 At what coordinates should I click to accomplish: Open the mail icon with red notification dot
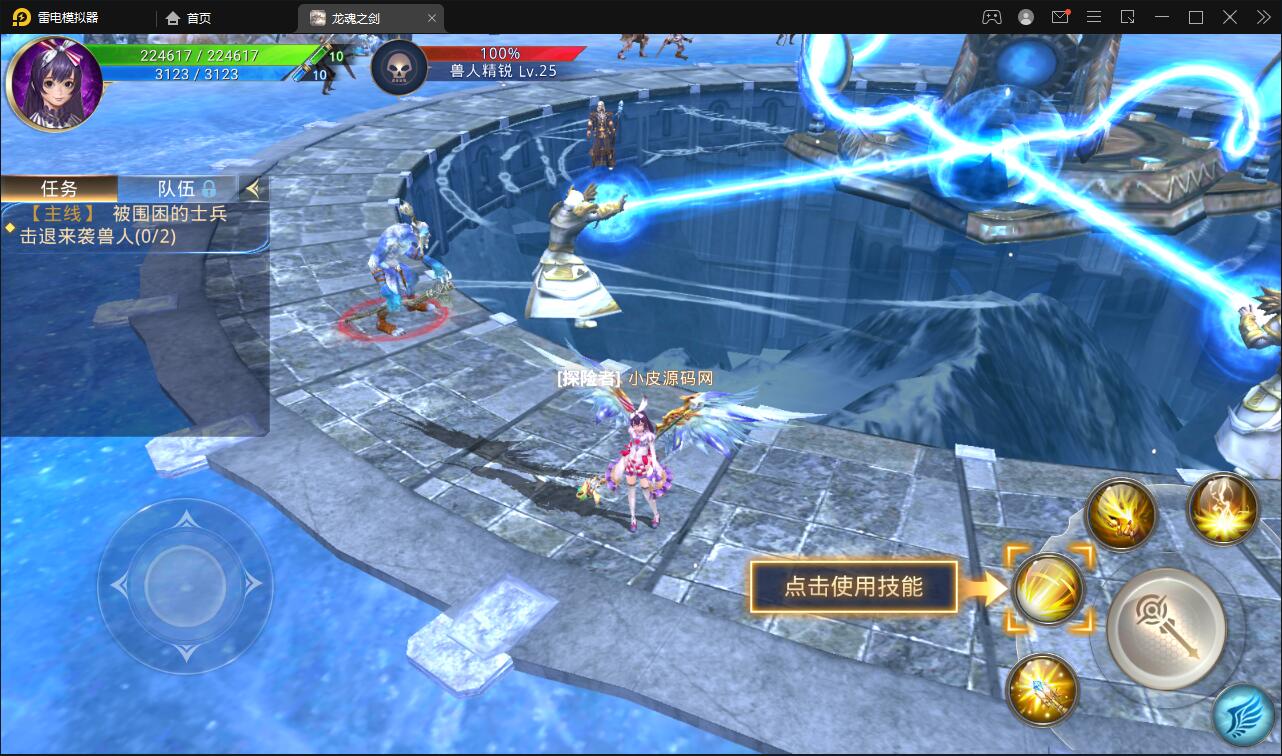pos(1061,17)
